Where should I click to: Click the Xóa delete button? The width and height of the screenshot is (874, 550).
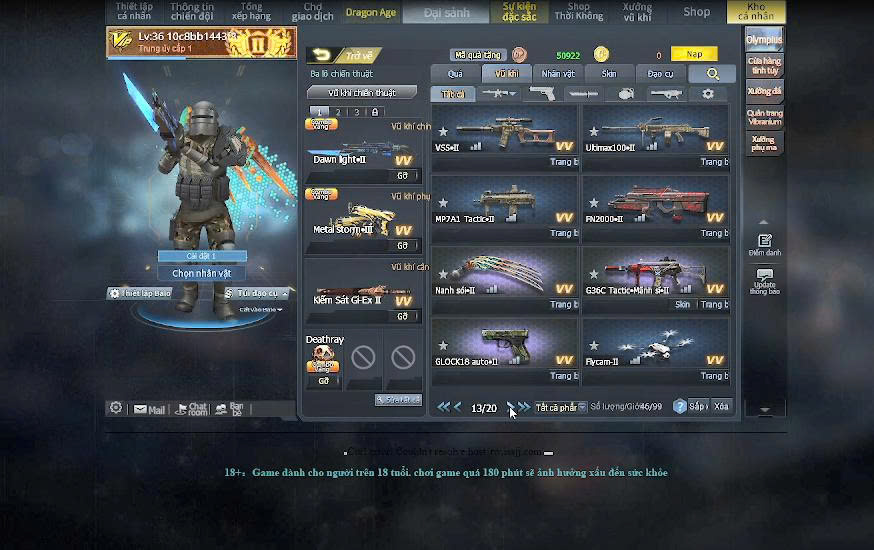click(x=721, y=406)
